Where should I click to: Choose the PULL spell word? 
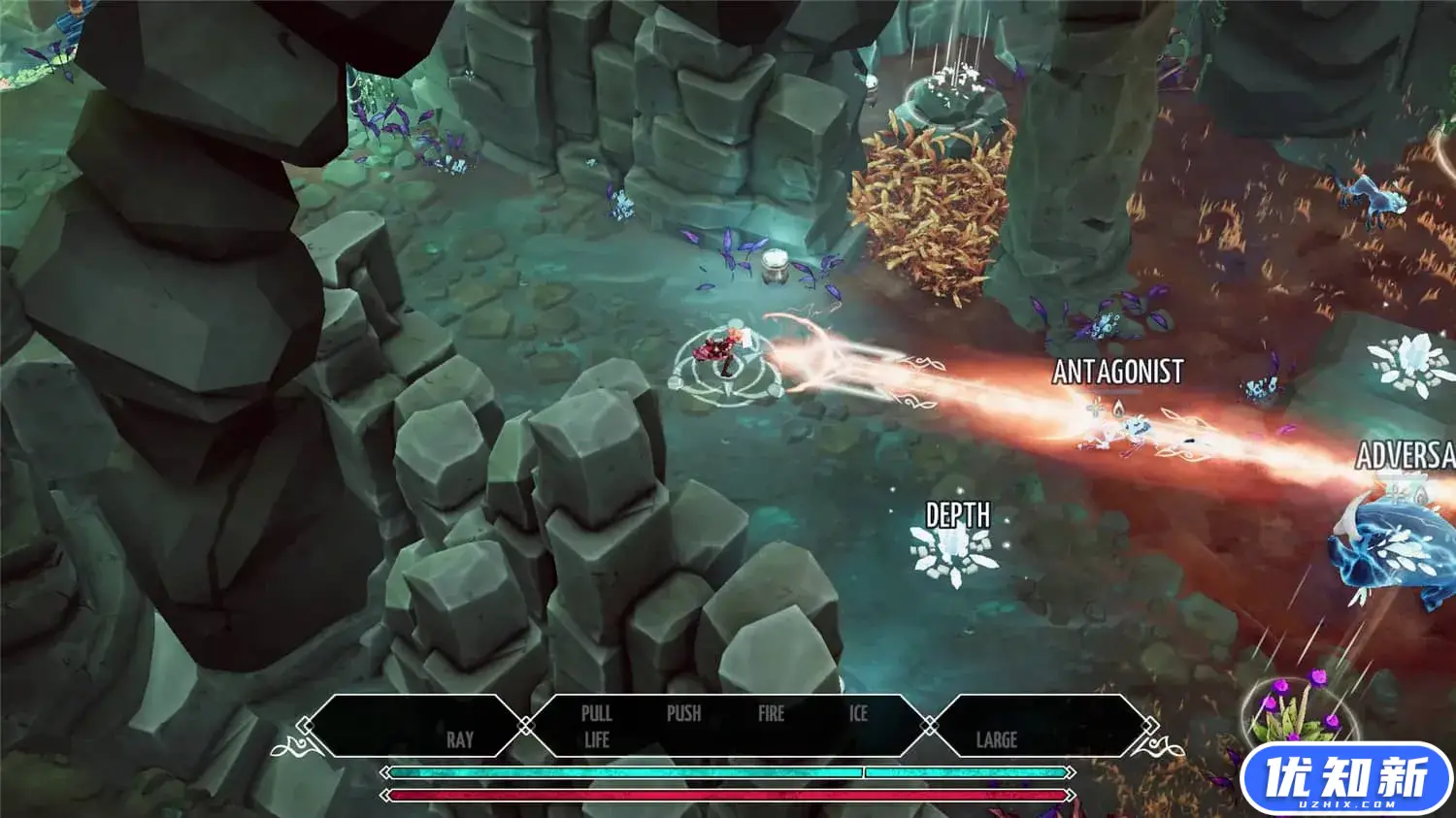coord(596,713)
